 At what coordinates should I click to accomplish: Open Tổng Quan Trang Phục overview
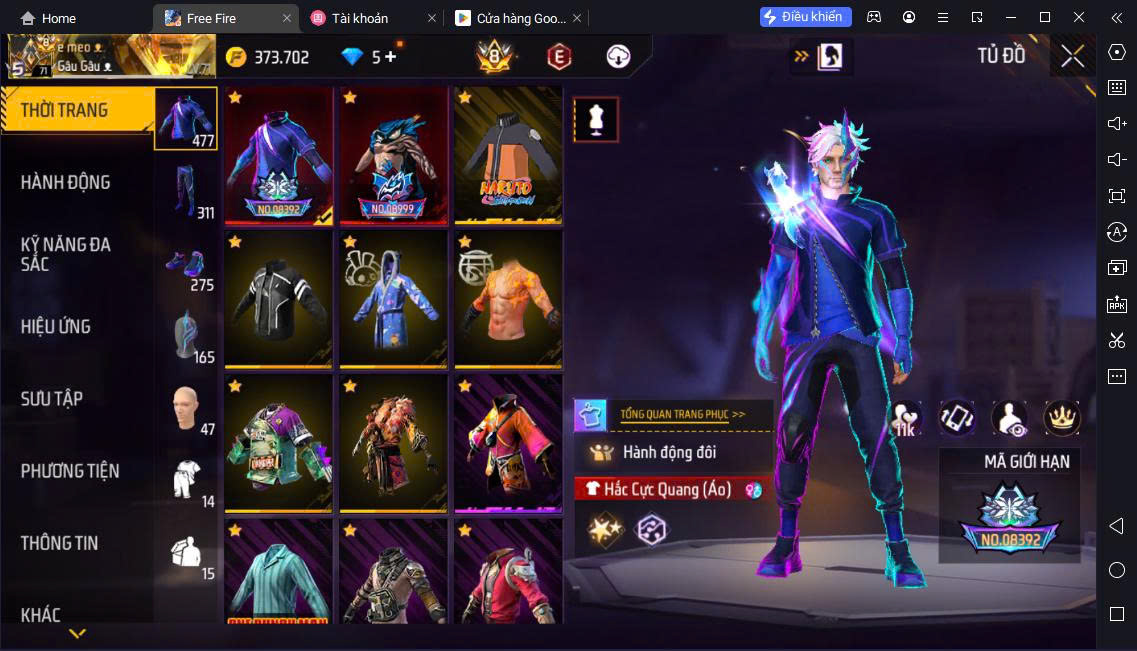click(x=682, y=413)
